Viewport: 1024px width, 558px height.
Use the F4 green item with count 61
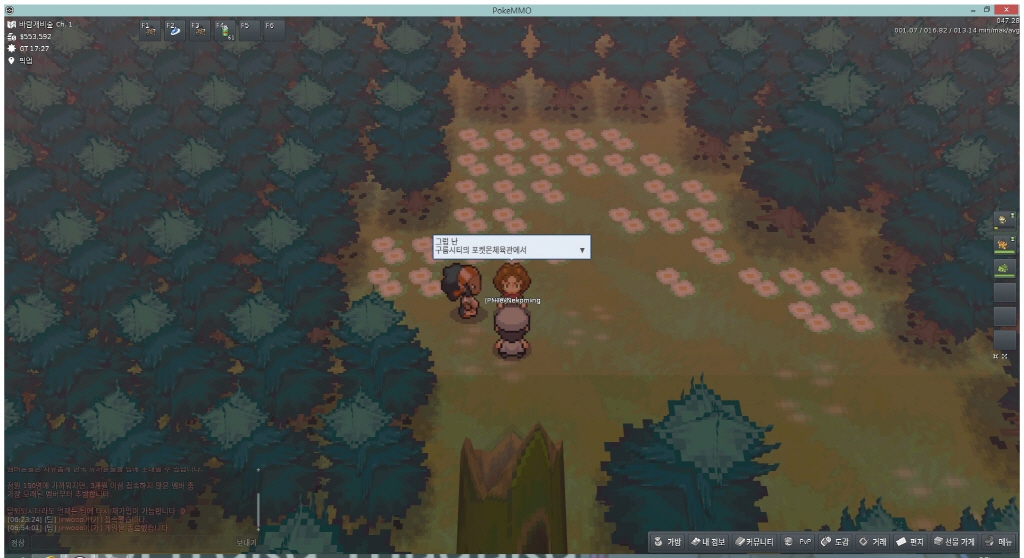pos(223,30)
